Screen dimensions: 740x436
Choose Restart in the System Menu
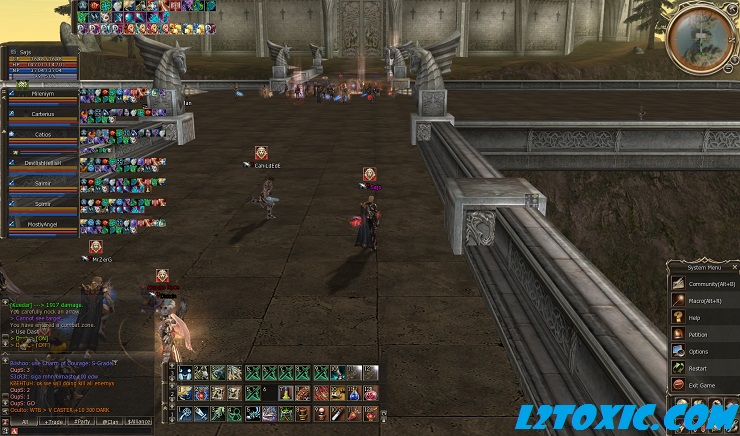pos(698,368)
